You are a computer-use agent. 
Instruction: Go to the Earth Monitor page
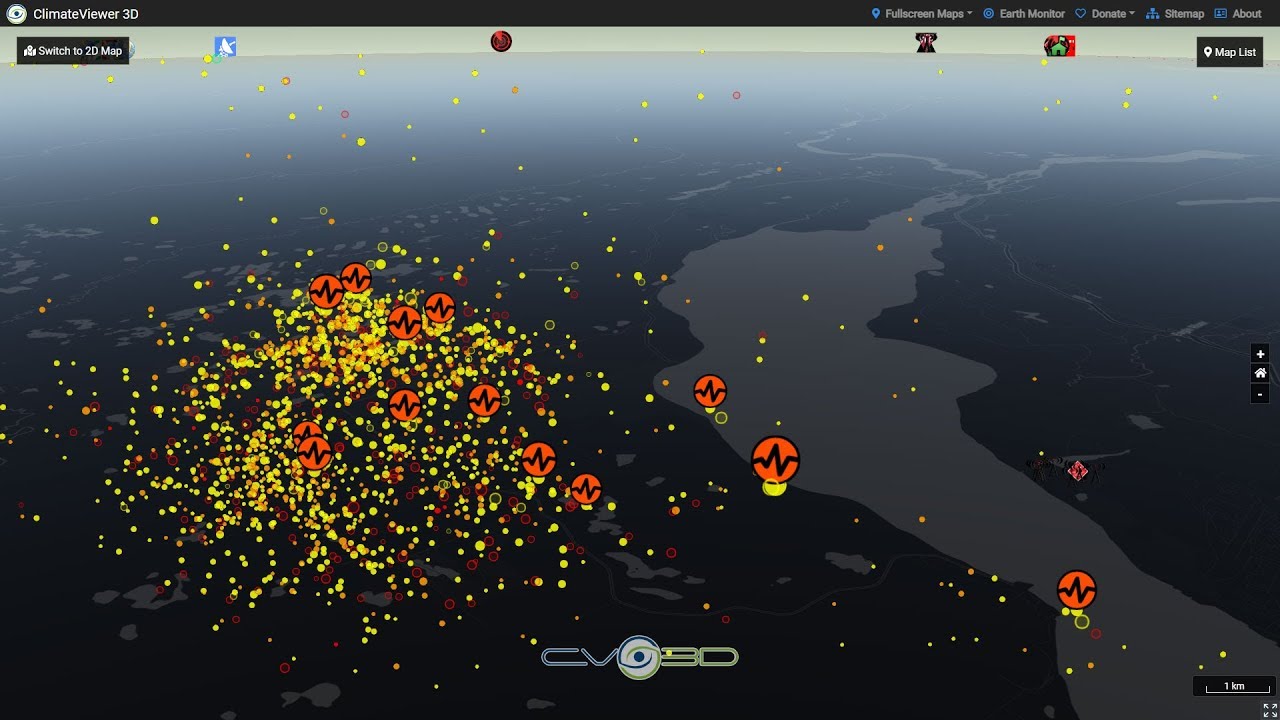click(1024, 14)
